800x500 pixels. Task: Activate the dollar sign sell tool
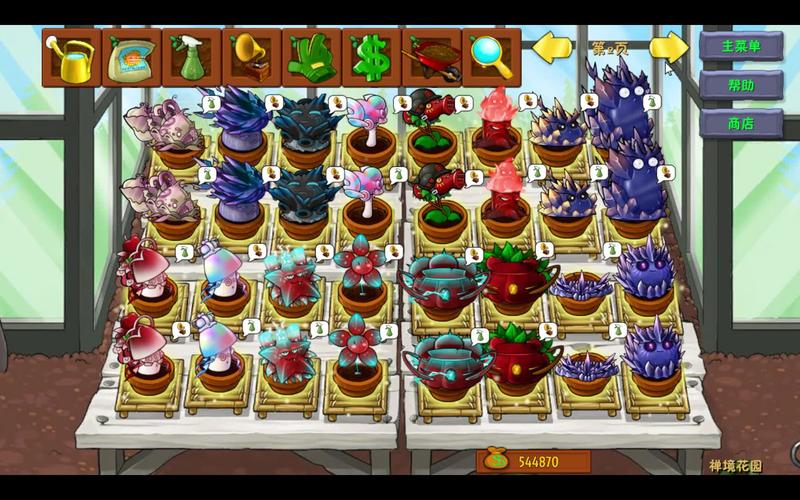click(x=371, y=58)
